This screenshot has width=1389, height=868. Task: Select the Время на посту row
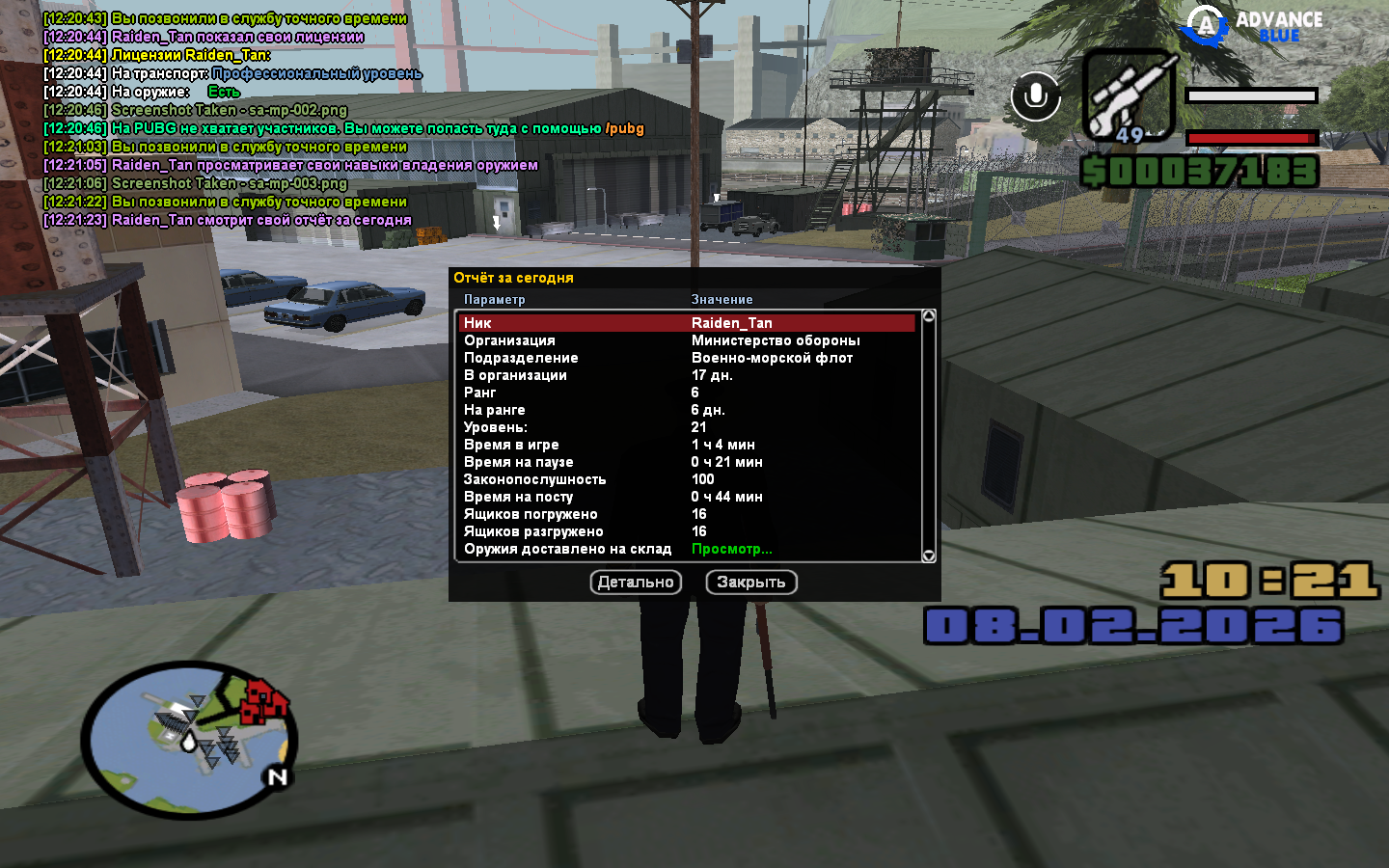click(687, 497)
